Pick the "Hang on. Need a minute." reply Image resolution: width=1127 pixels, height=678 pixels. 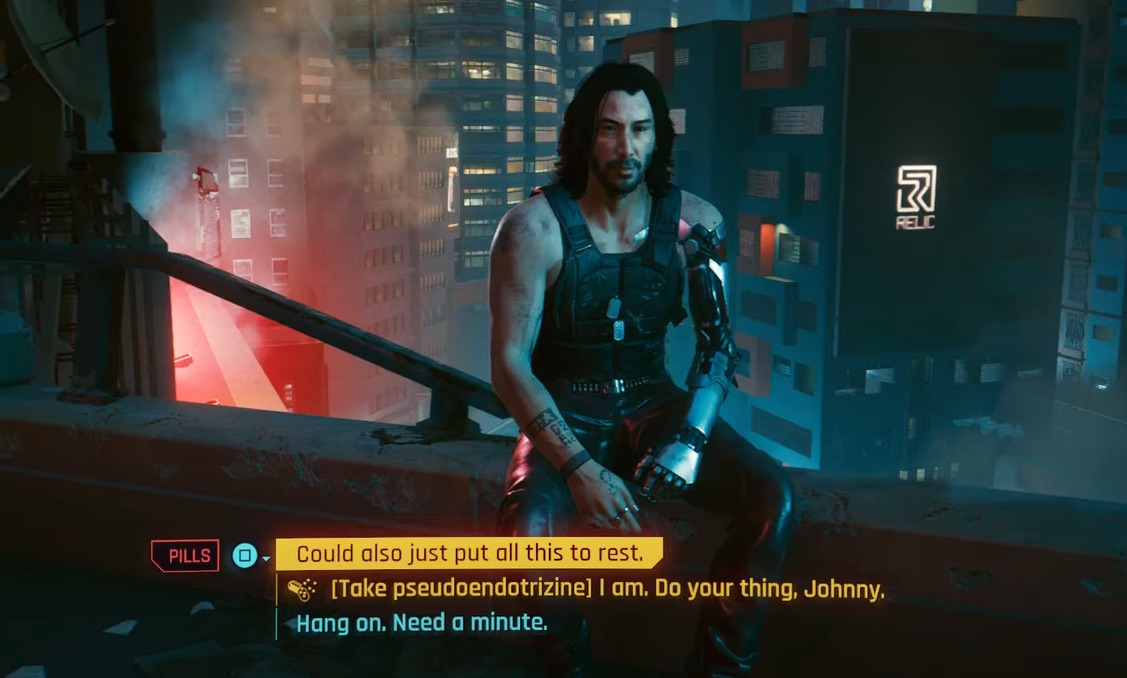[422, 623]
